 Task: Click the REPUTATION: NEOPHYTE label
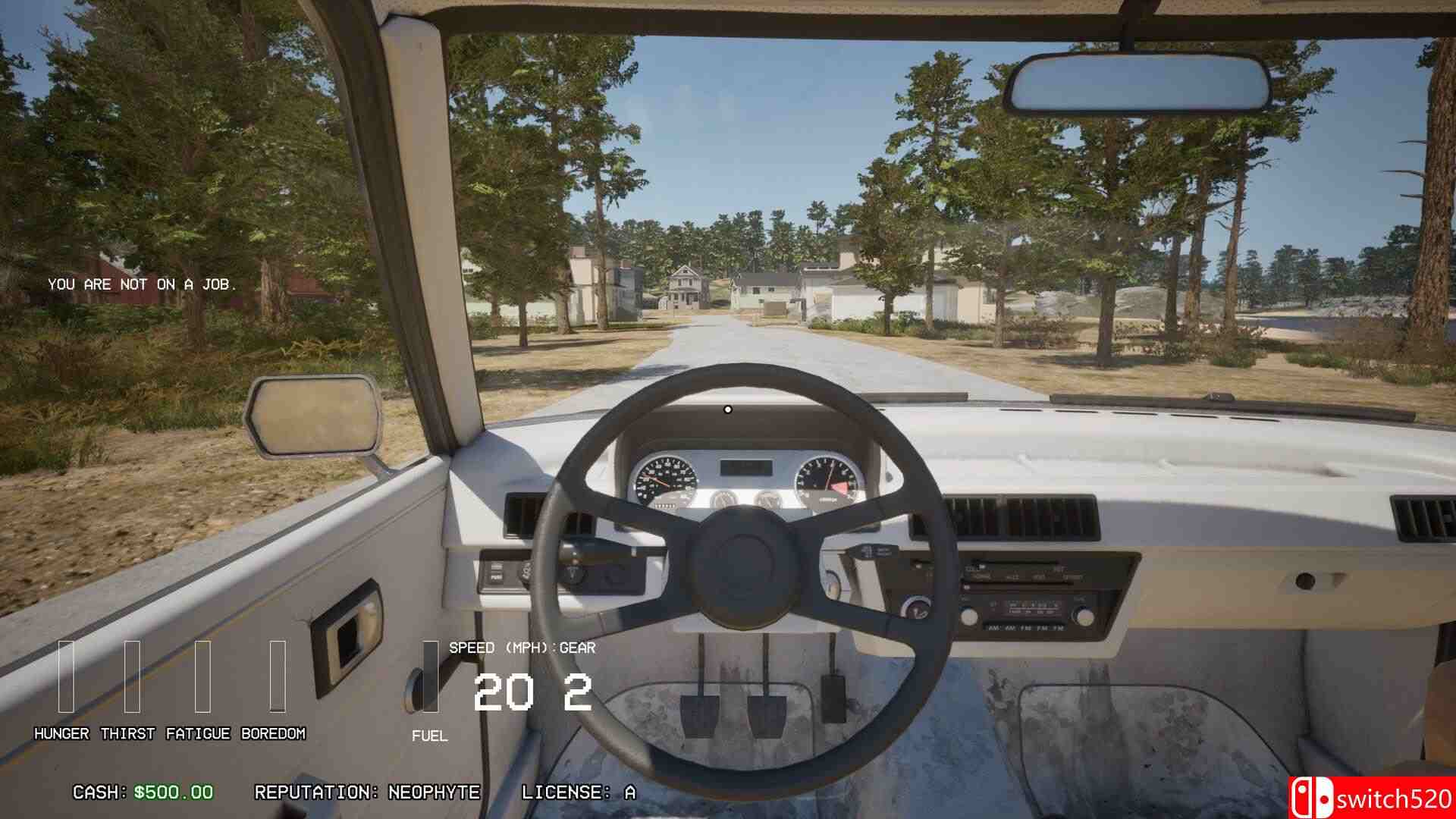[x=368, y=795]
